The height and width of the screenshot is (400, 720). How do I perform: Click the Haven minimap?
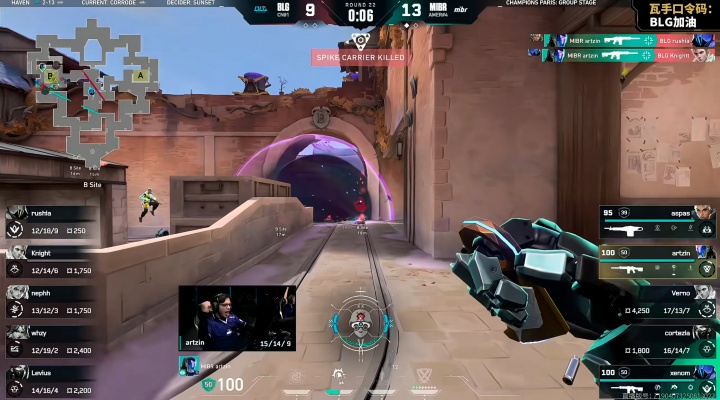point(90,88)
